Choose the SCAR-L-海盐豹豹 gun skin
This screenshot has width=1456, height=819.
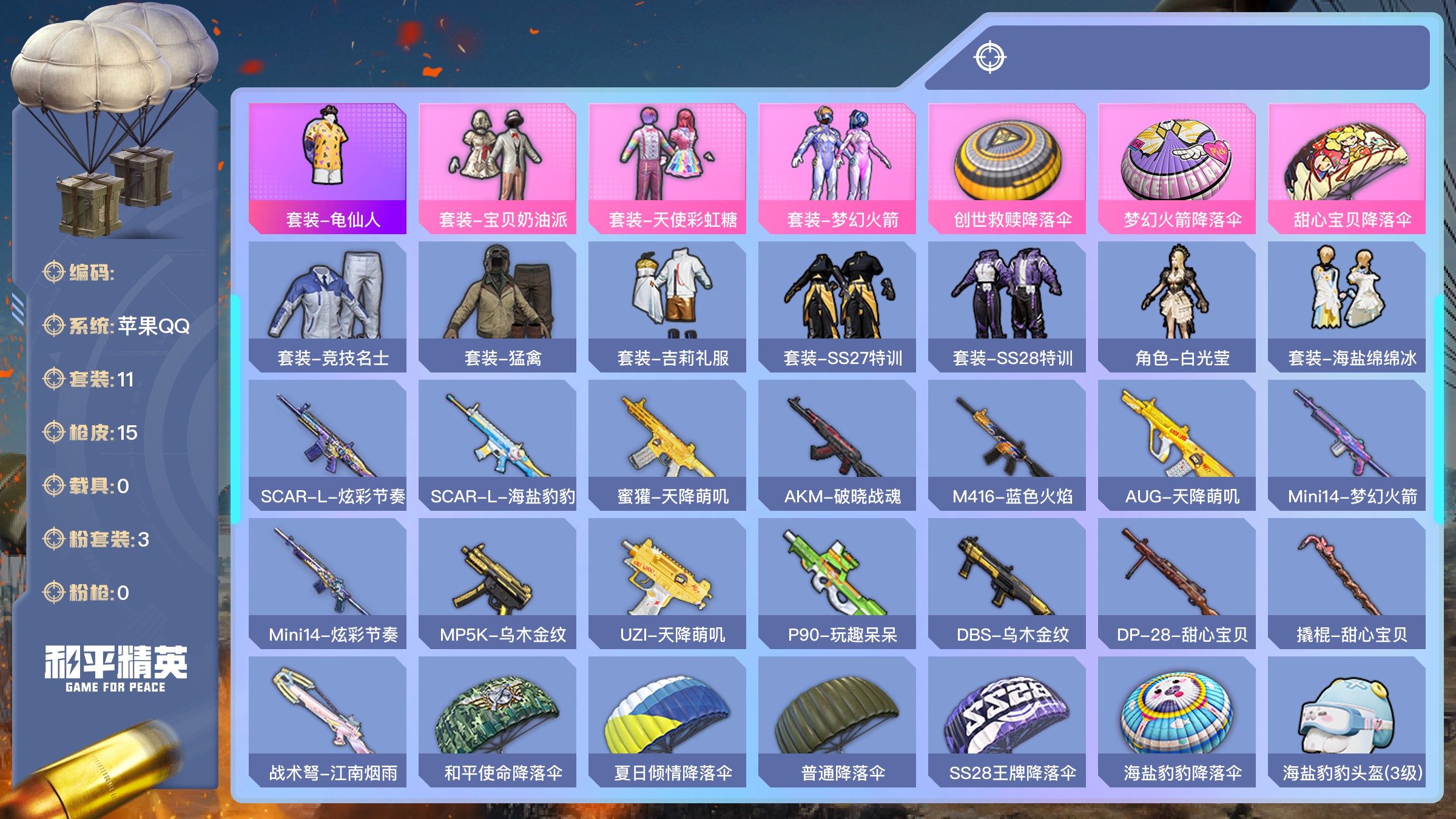[x=497, y=445]
